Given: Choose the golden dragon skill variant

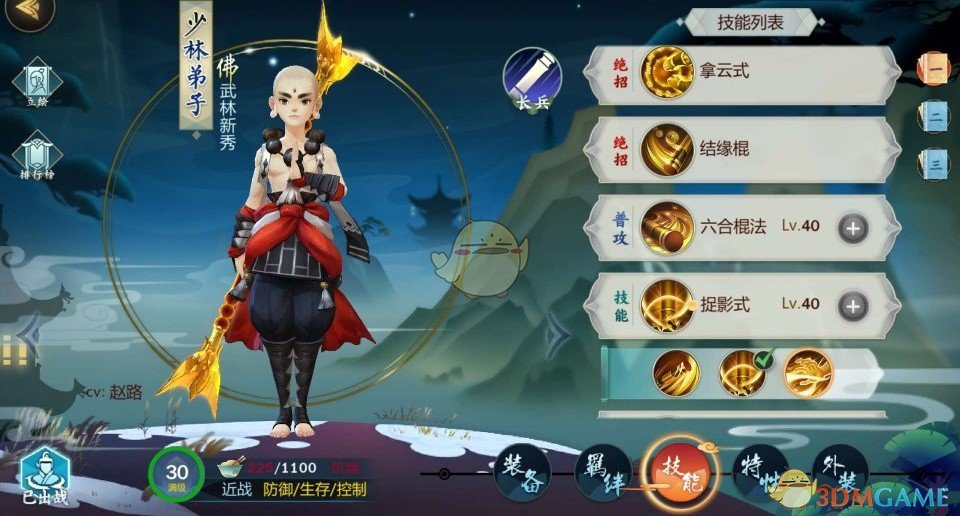Looking at the screenshot, I should [x=807, y=372].
